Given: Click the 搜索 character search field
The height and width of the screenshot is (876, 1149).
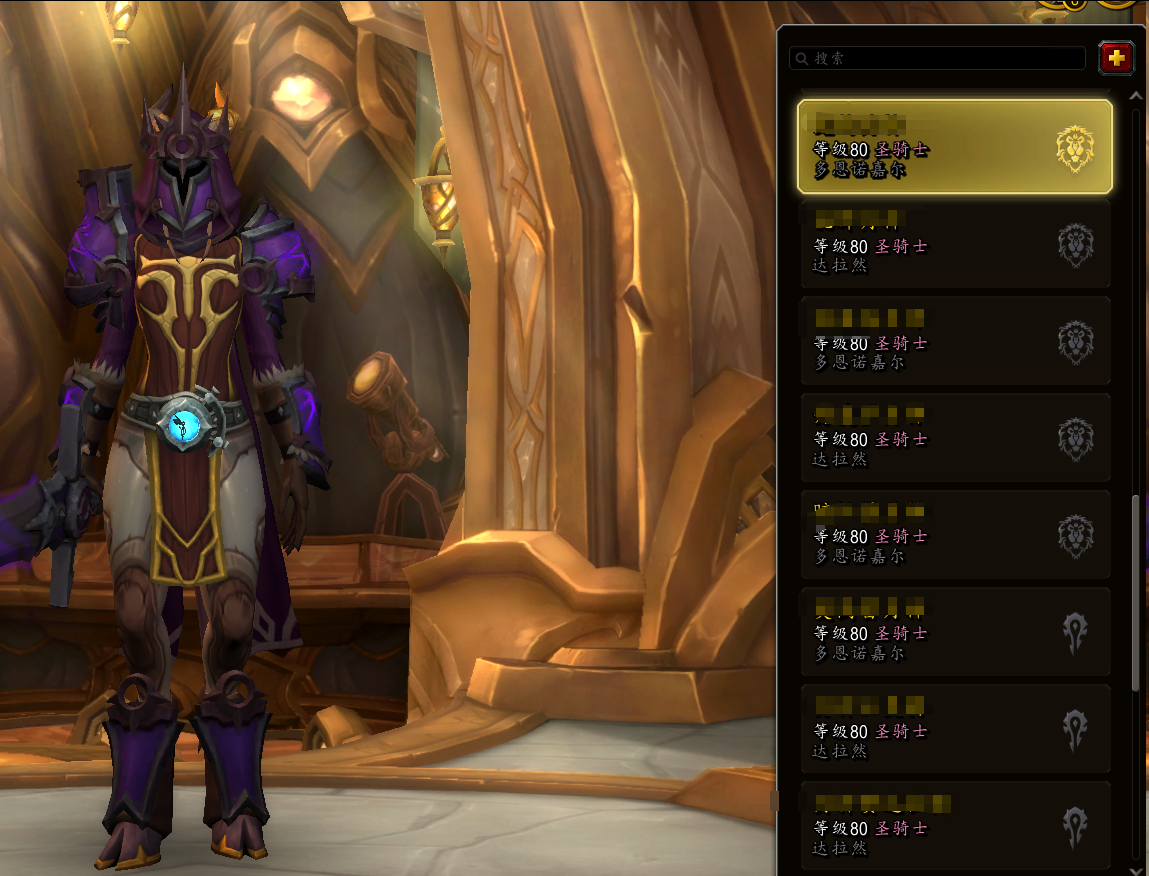Looking at the screenshot, I should (x=938, y=58).
